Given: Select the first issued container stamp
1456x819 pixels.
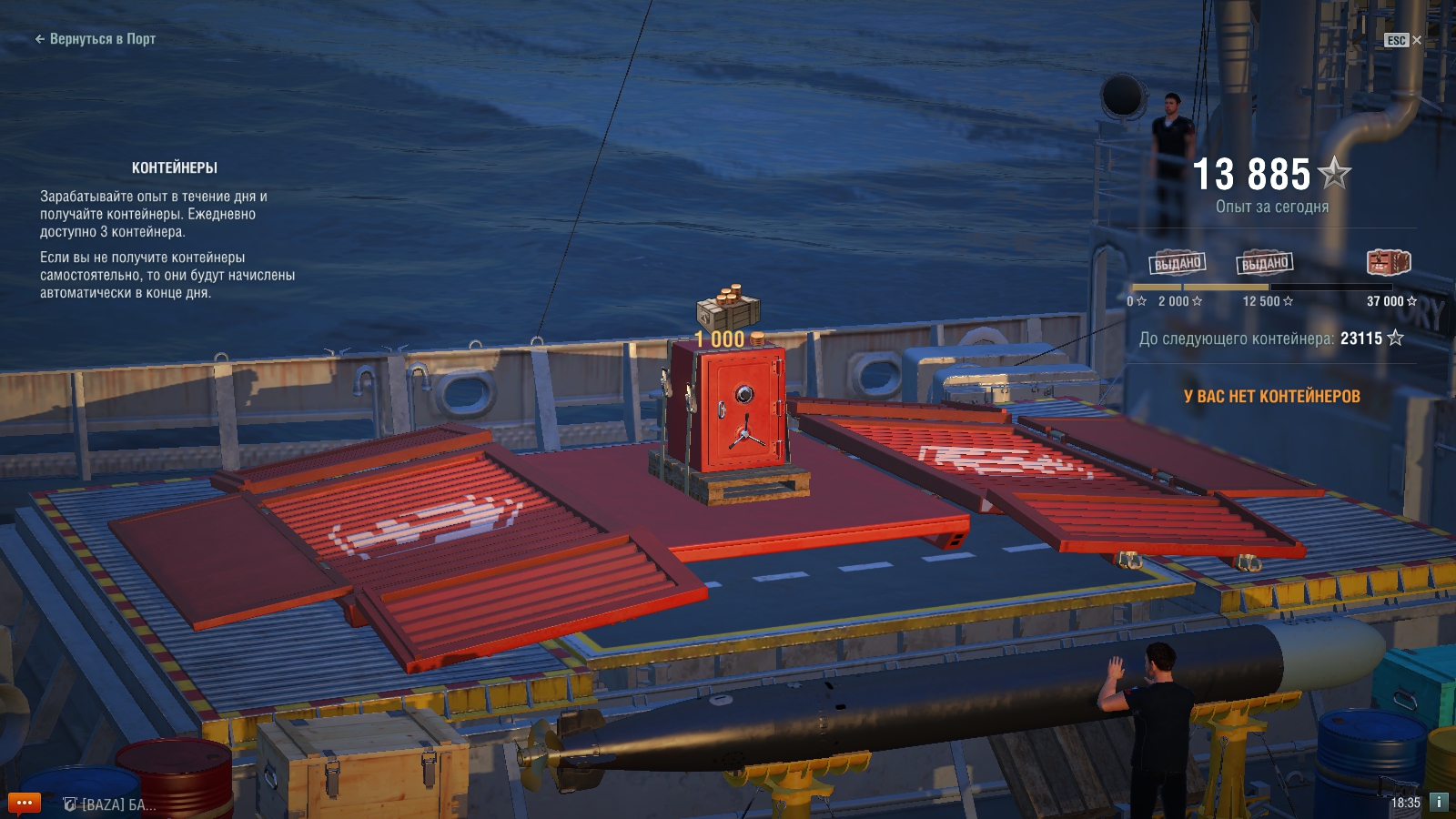Looking at the screenshot, I should [1178, 264].
